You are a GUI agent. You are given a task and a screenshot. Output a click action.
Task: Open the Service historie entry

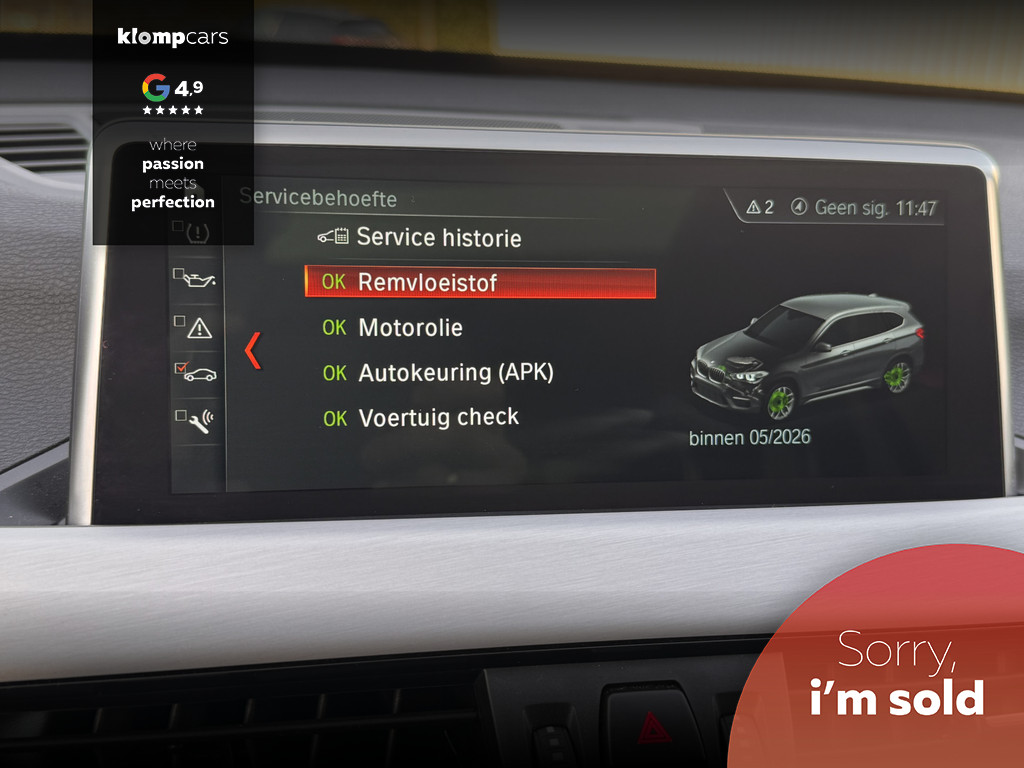pyautogui.click(x=438, y=237)
